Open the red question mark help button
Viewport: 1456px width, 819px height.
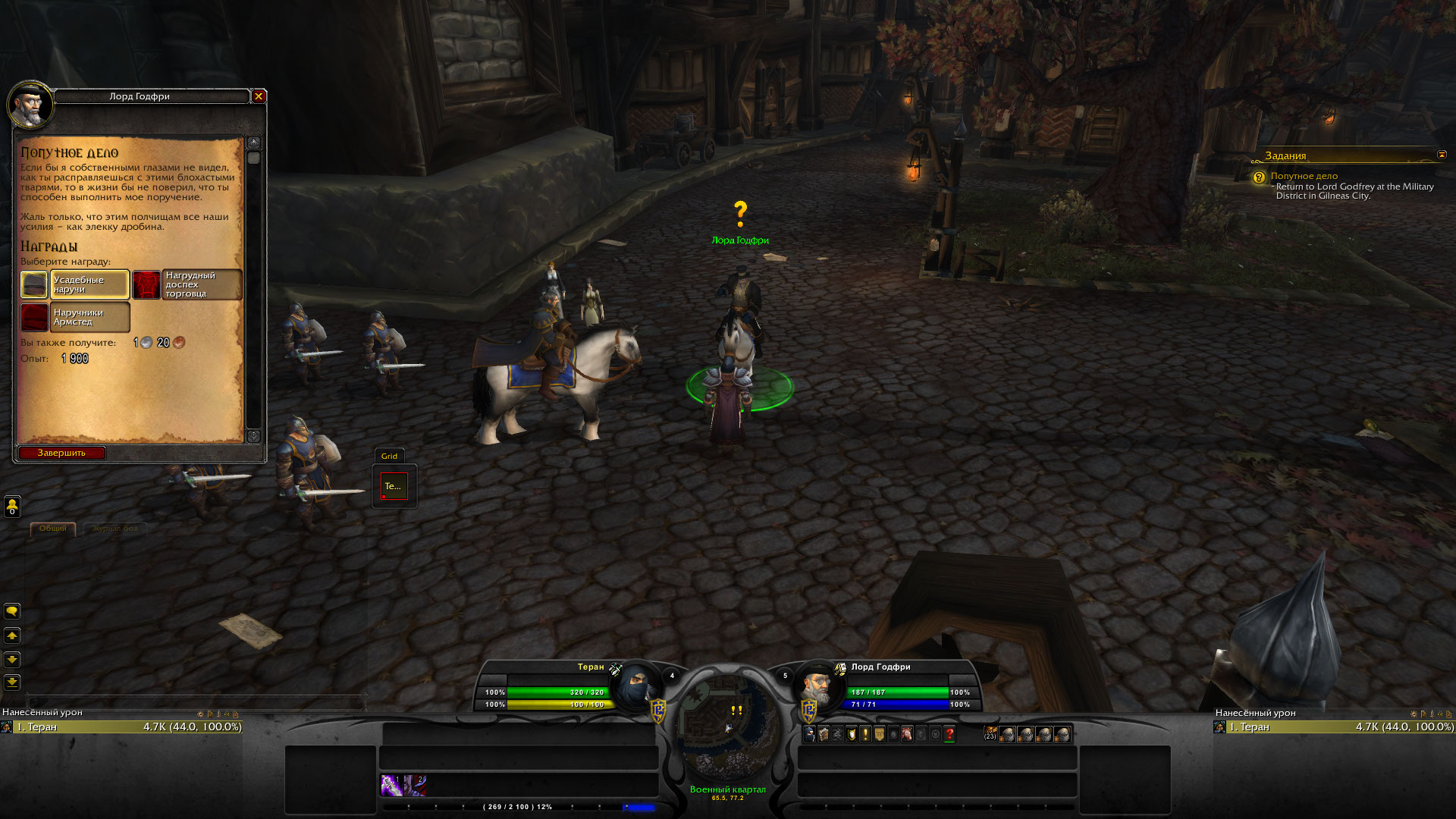949,734
